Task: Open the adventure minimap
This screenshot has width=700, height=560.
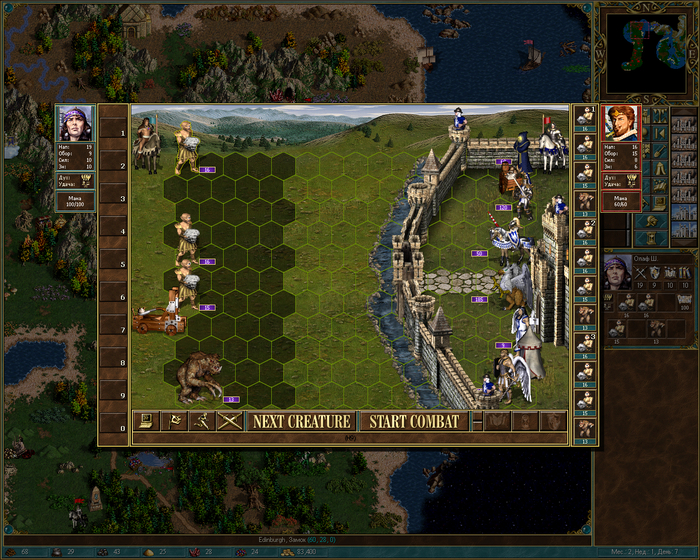Action: point(645,51)
